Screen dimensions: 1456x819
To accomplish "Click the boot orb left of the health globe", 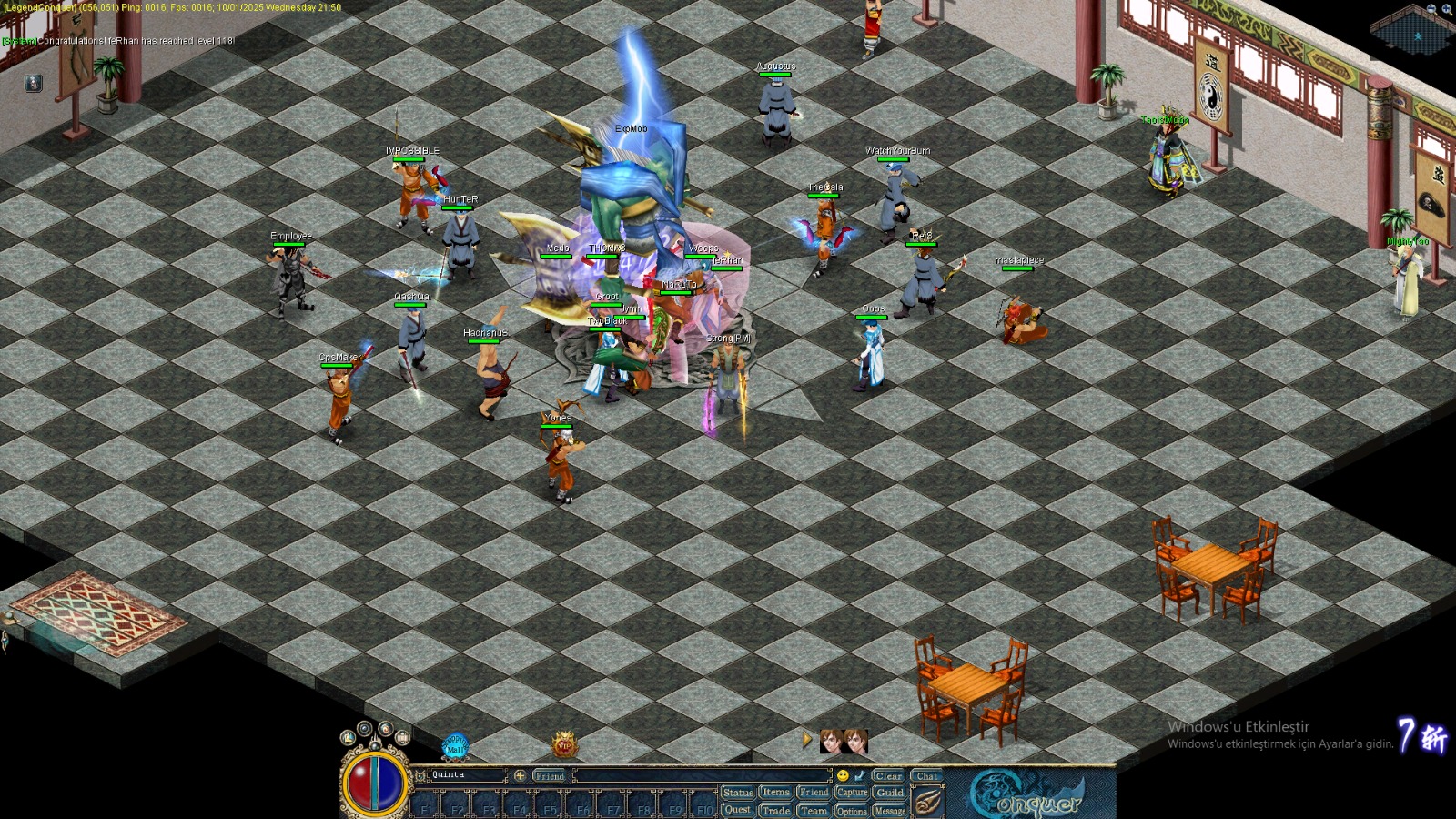I will pyautogui.click(x=349, y=737).
